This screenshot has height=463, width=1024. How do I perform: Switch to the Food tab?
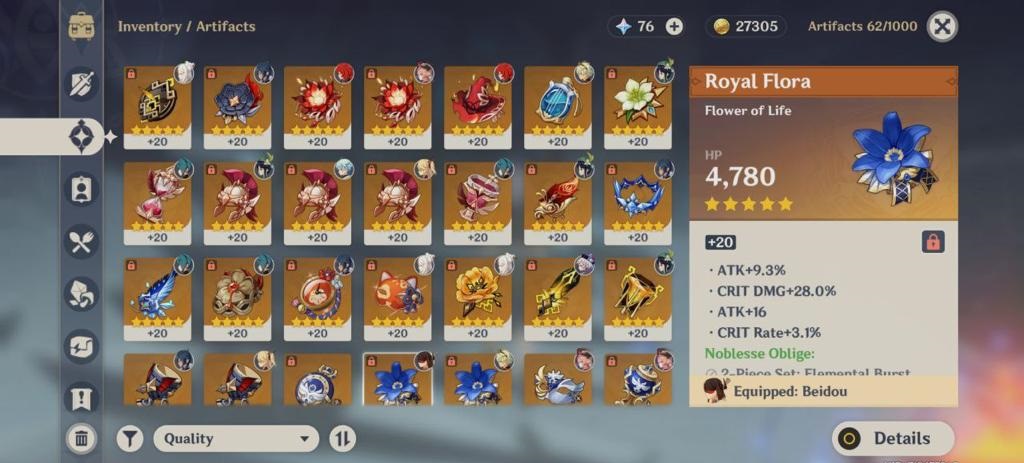[x=81, y=241]
